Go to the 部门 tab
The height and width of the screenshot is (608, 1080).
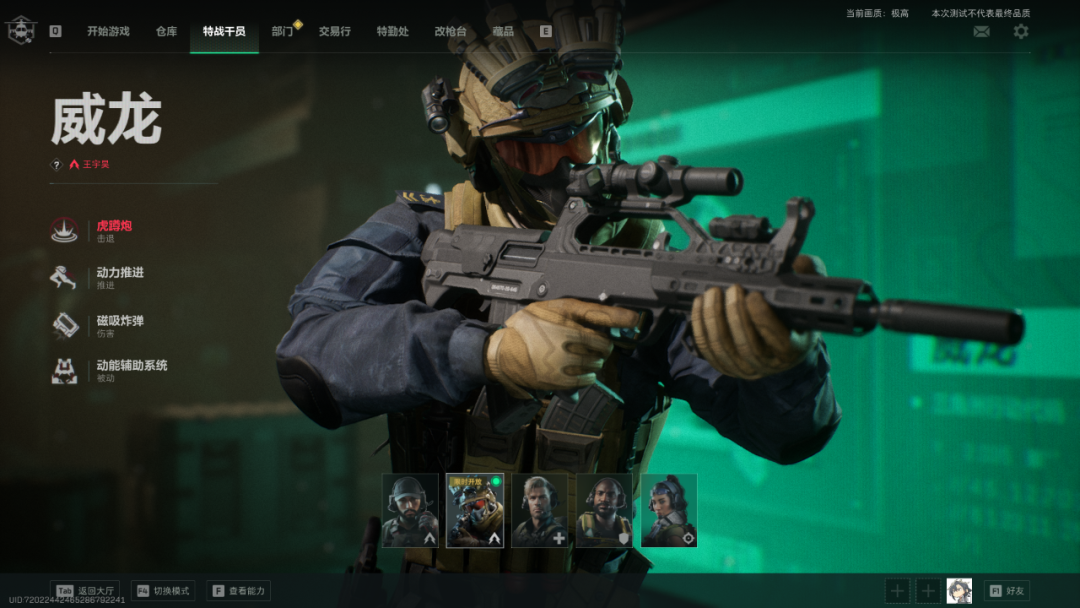click(282, 31)
